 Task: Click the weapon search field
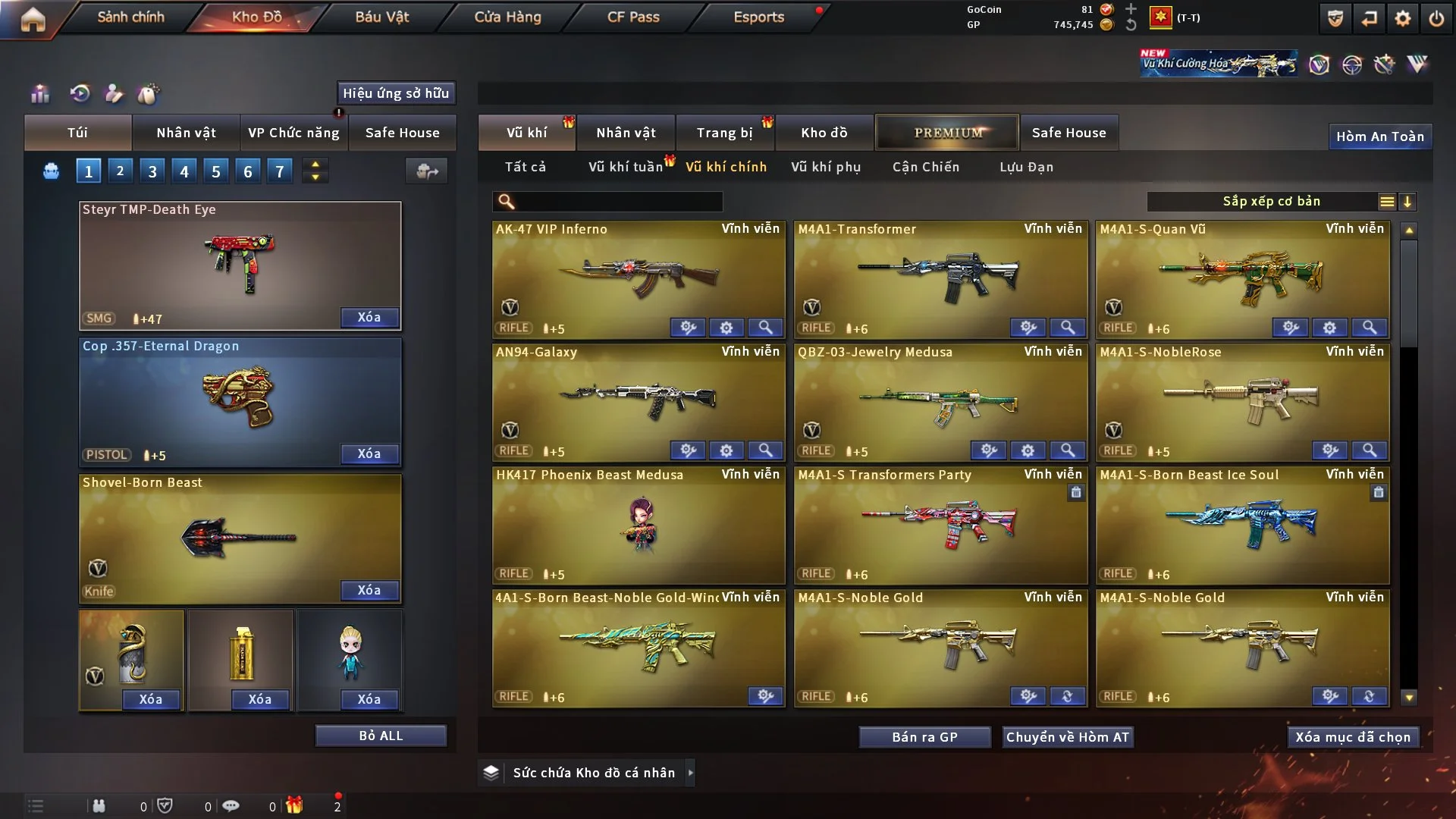click(x=616, y=201)
